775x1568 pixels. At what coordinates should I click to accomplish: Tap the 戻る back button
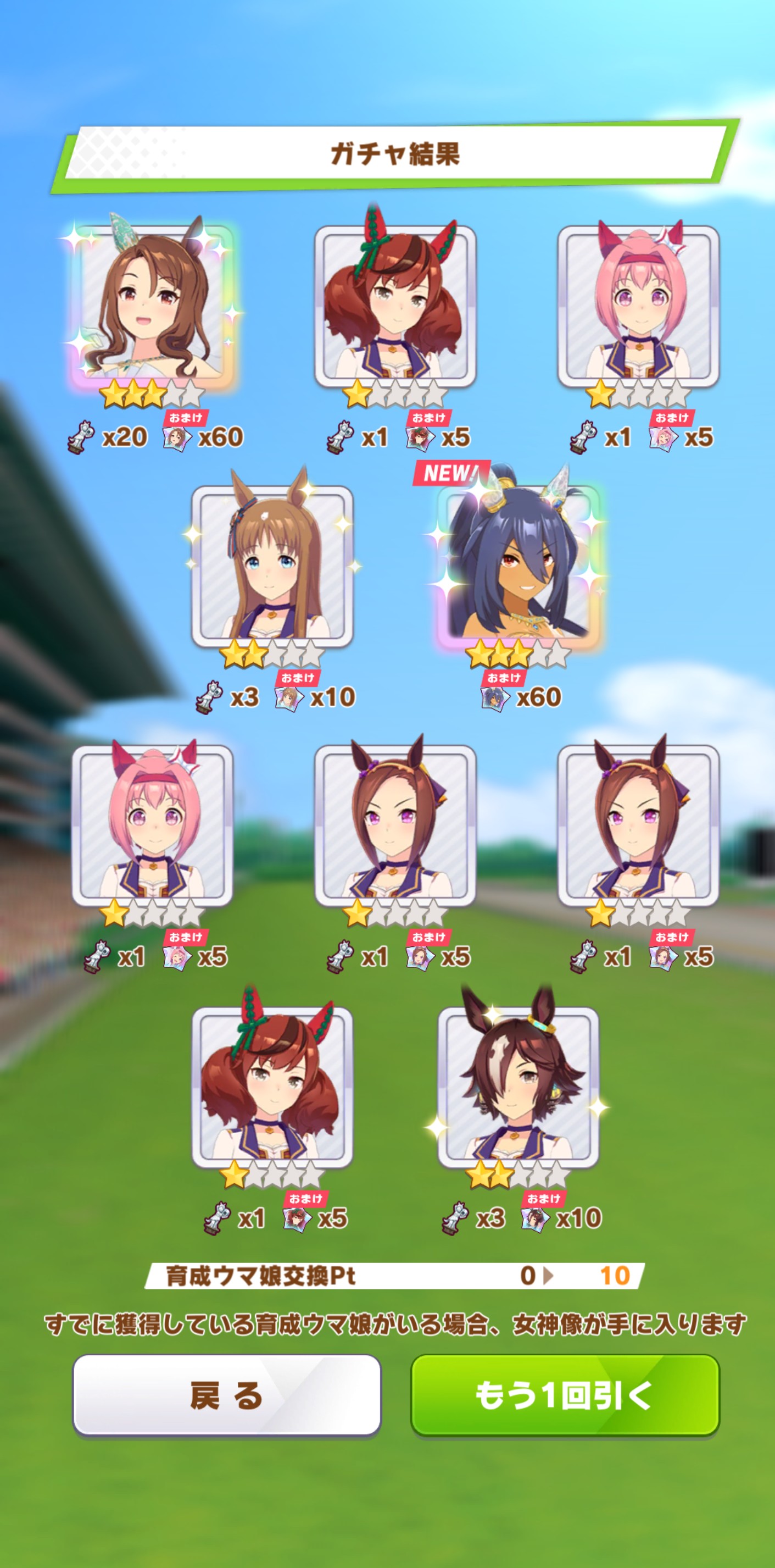pyautogui.click(x=226, y=1394)
